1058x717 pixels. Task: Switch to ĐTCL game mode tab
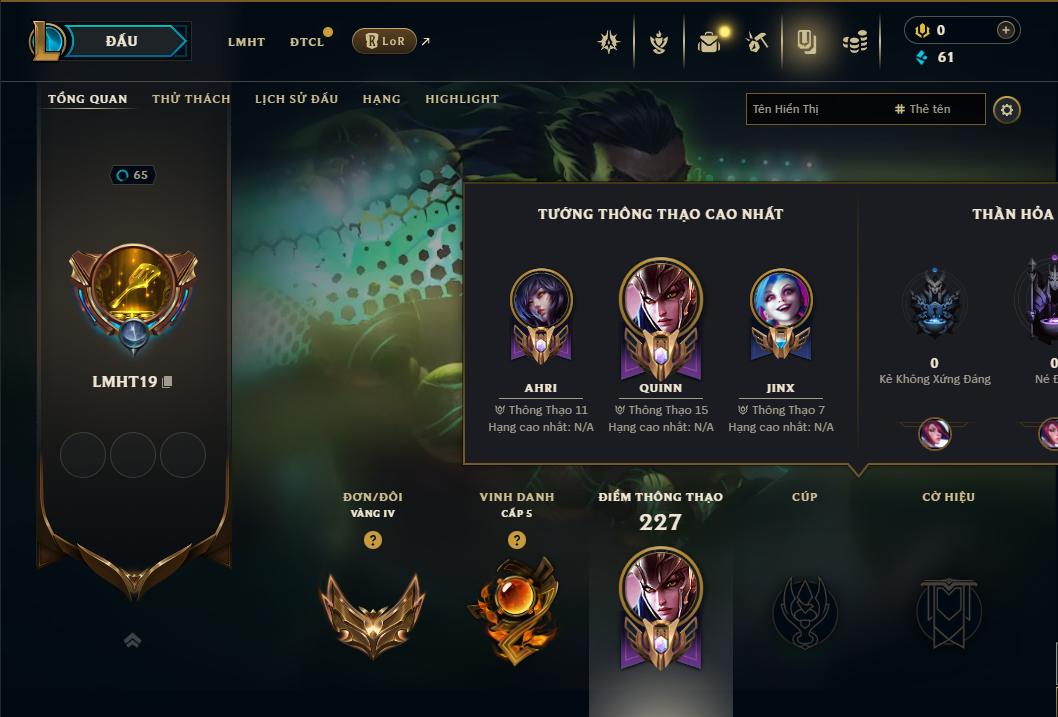click(307, 42)
